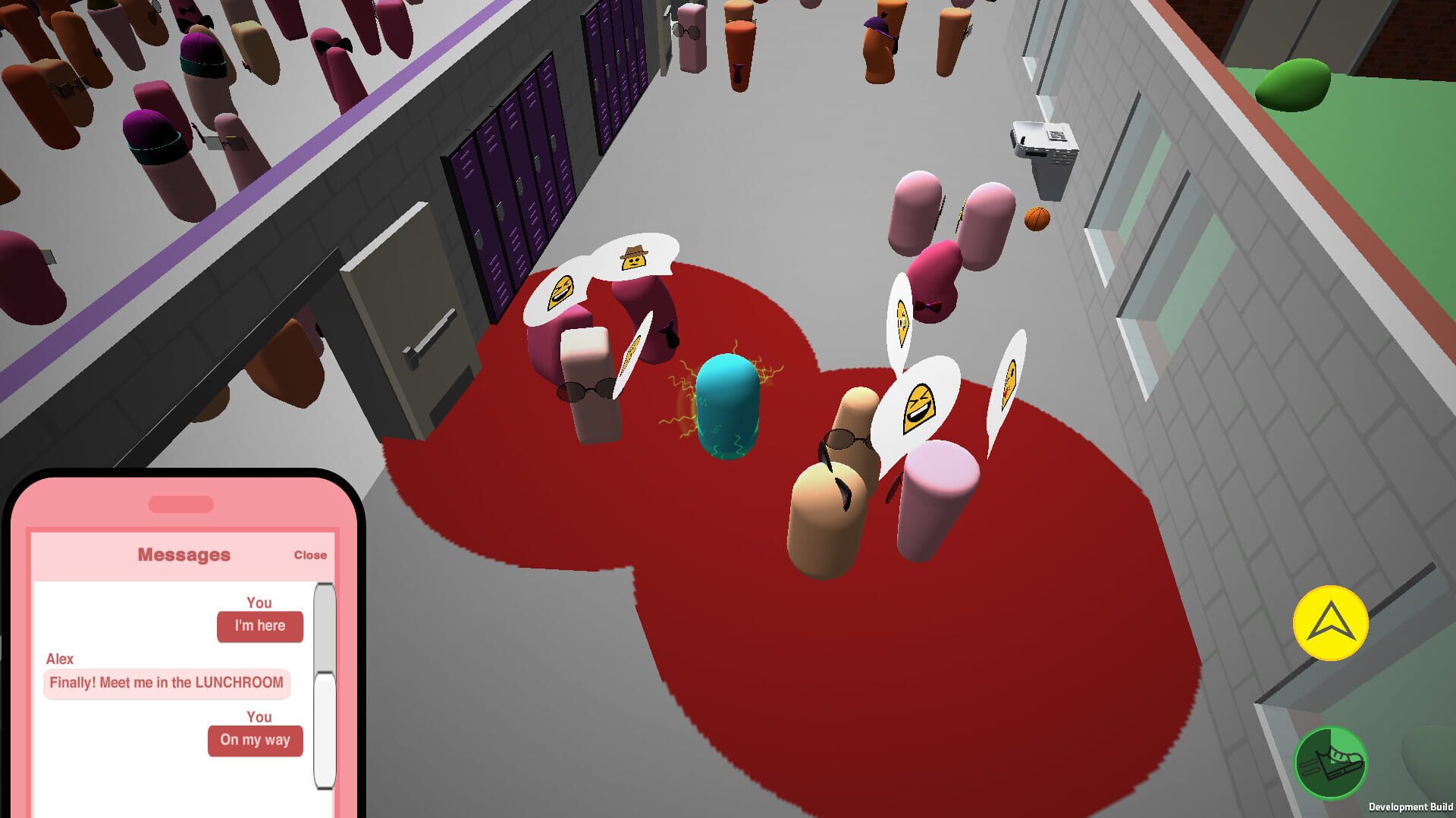The image size is (1456, 818).
Task: Tap the 'On my way' message bubble
Action: tap(255, 740)
